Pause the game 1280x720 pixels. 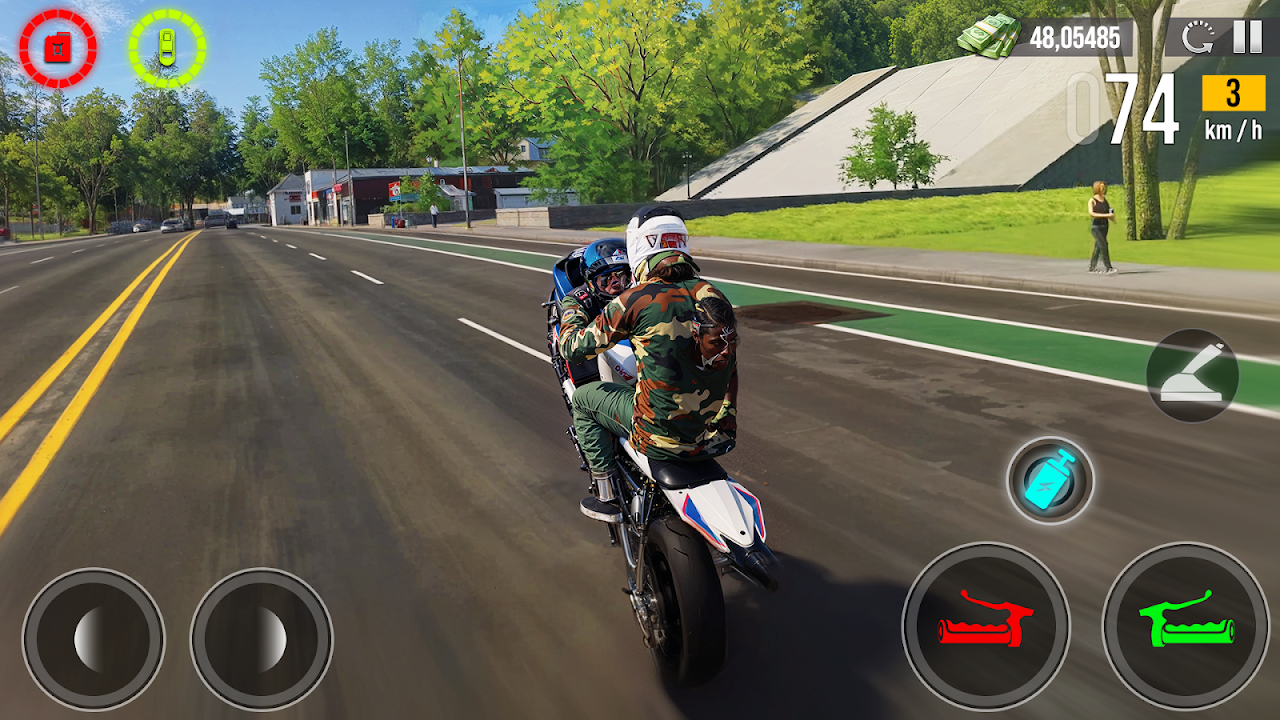(x=1247, y=37)
